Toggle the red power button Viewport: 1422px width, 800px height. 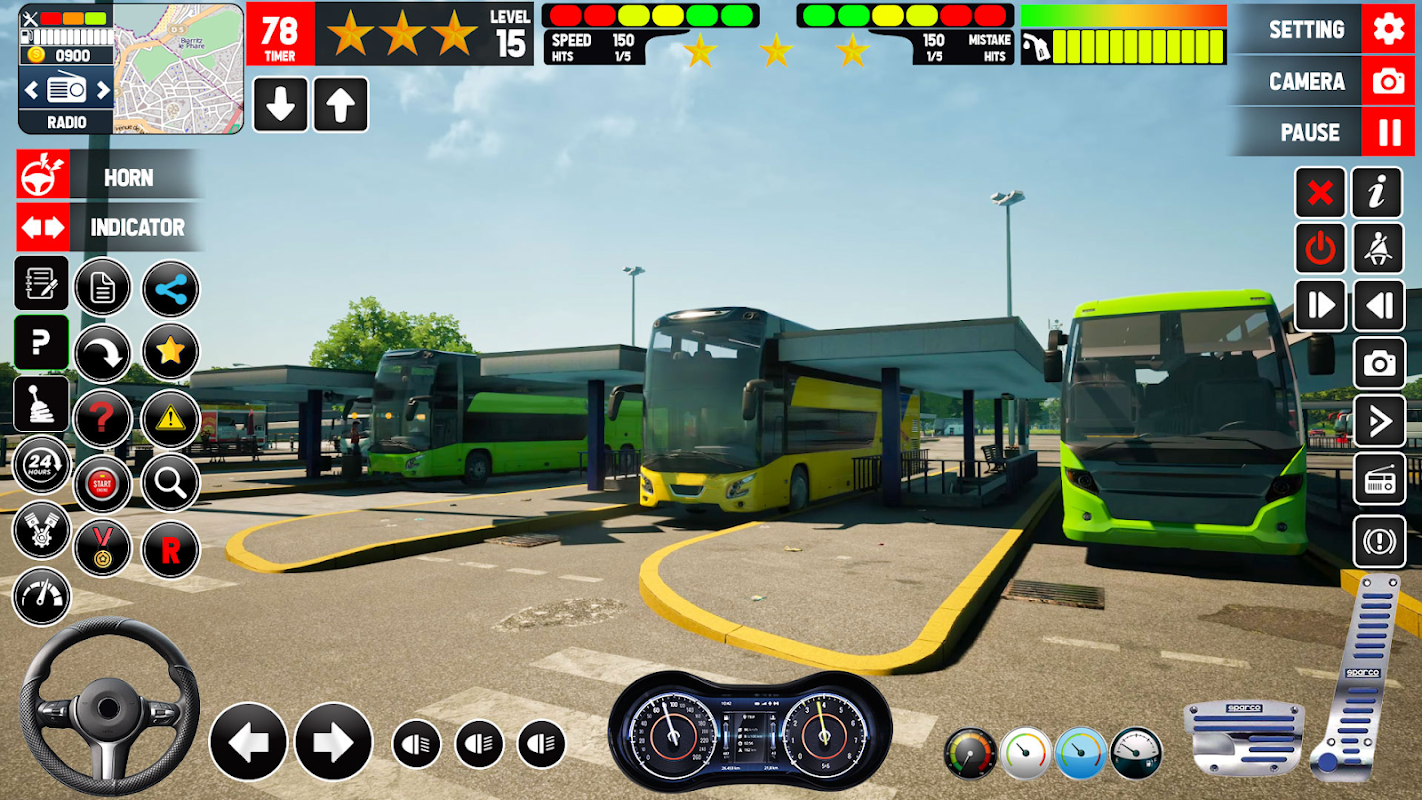click(1320, 248)
